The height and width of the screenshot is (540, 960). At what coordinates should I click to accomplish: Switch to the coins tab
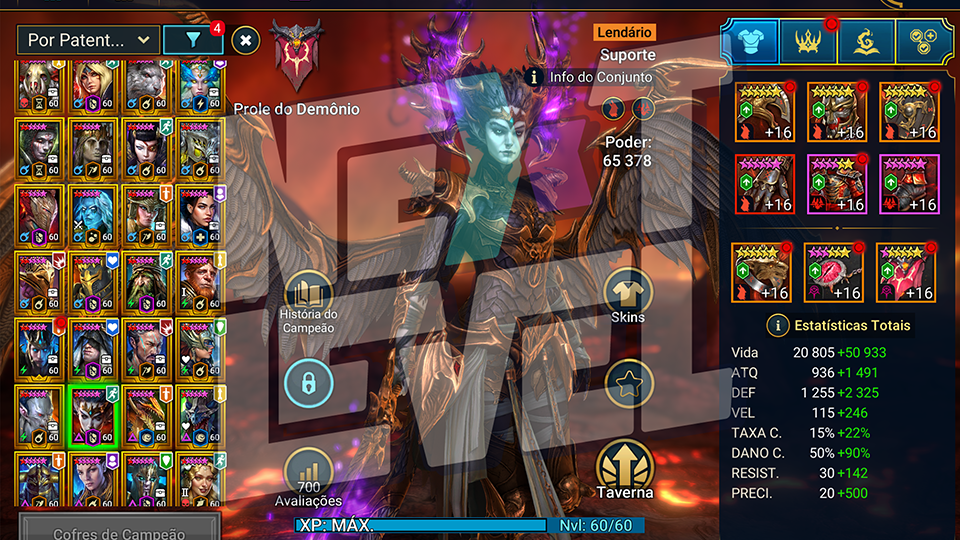tap(925, 40)
